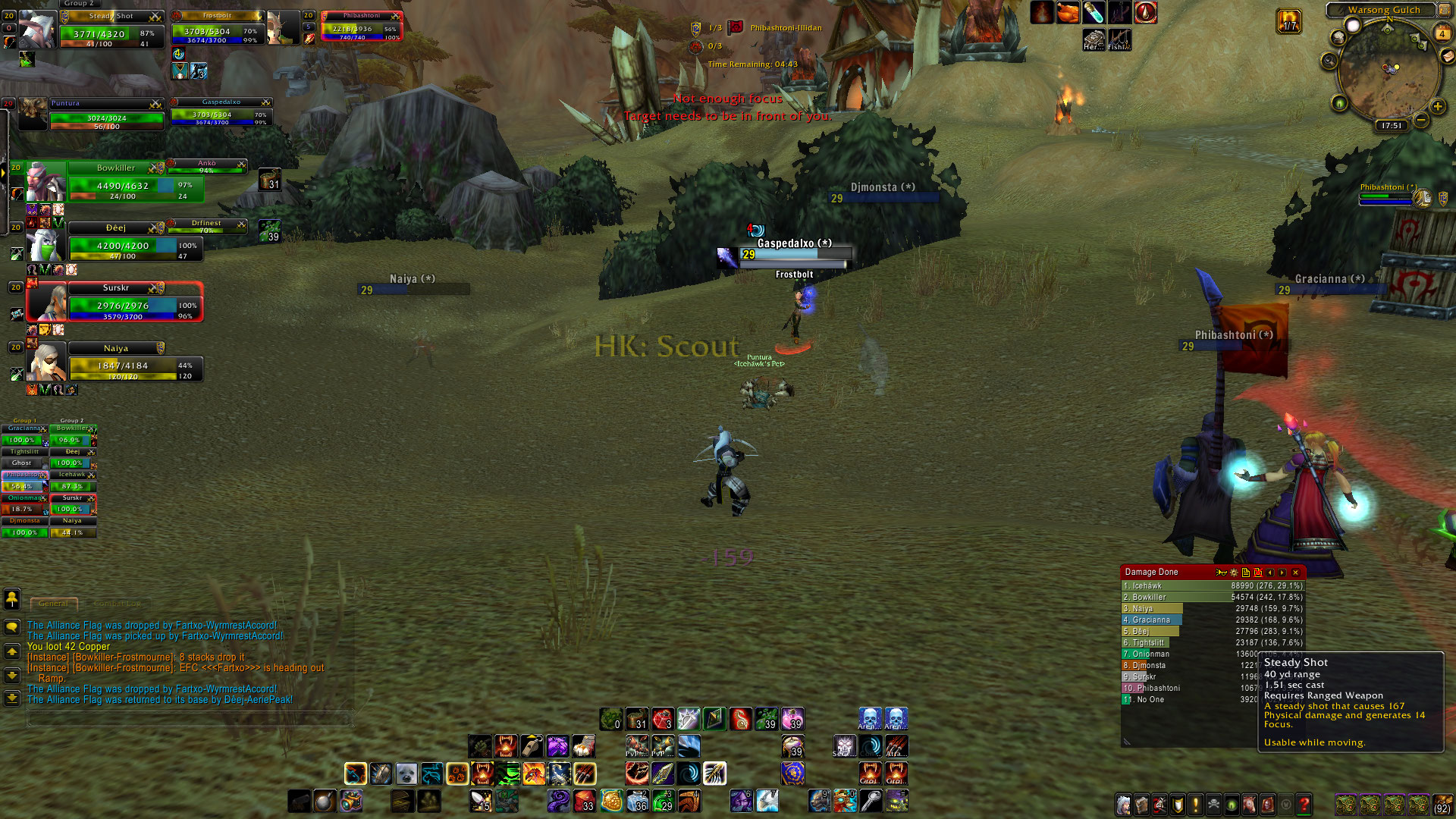Use the silver key action button
This screenshot has height=819, width=1456.
point(871,801)
